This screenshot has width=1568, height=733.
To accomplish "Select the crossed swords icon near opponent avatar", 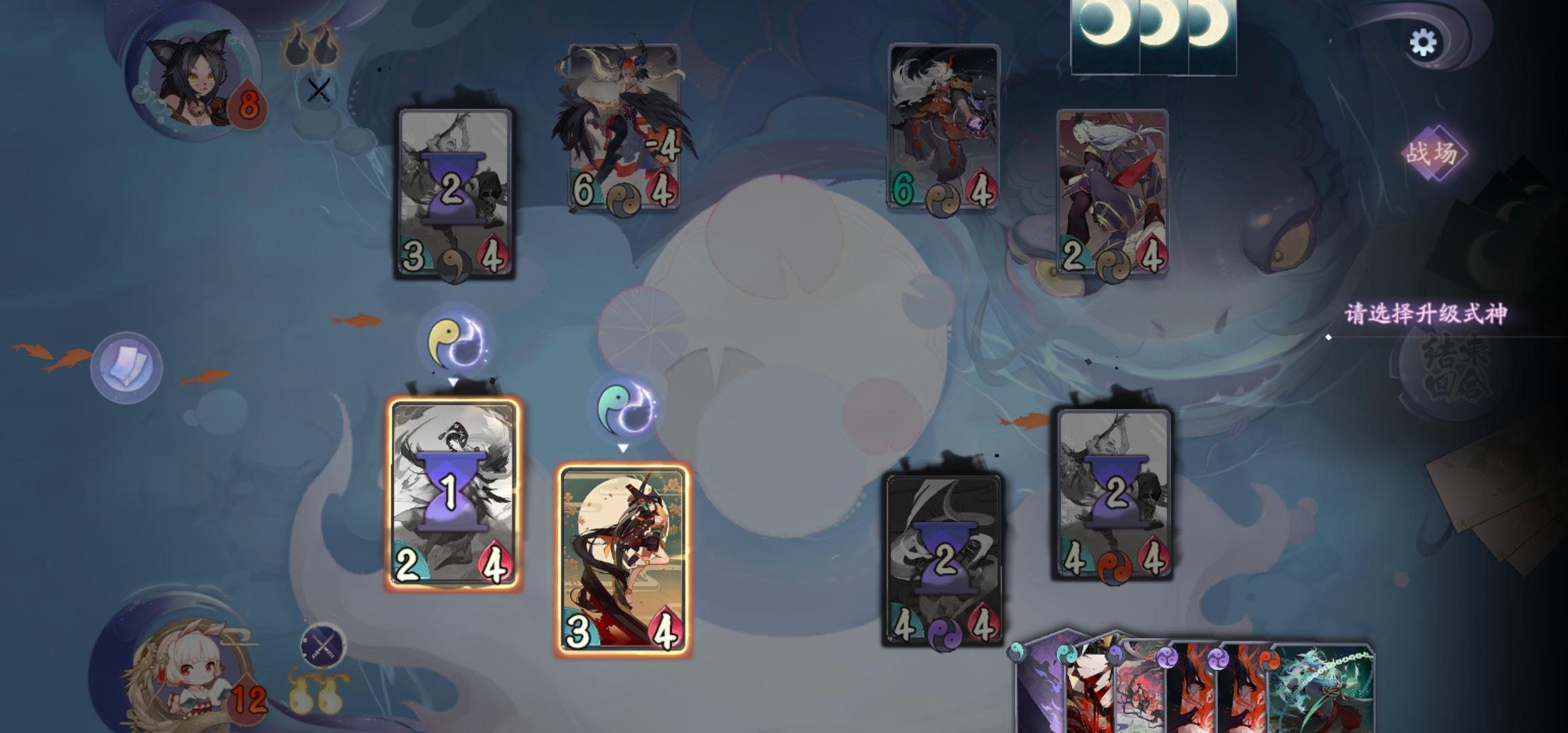I will (318, 87).
